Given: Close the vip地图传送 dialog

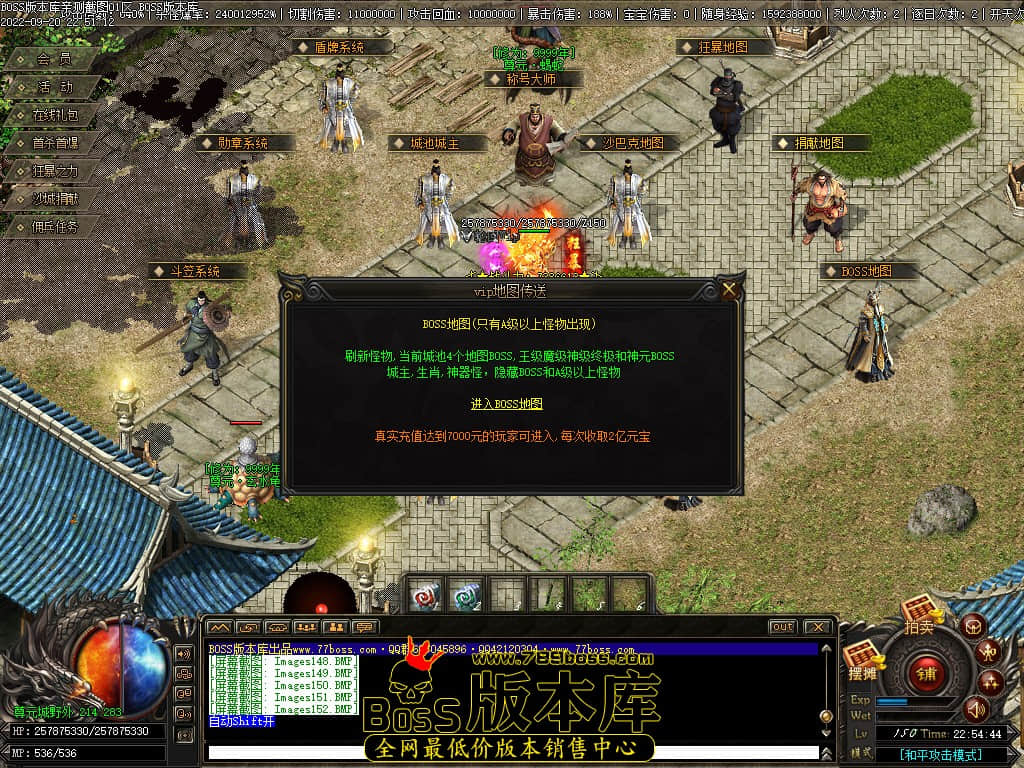Looking at the screenshot, I should 729,290.
